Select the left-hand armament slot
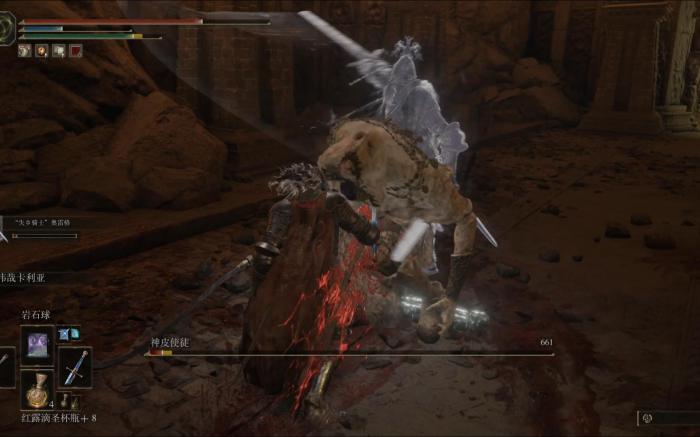700x437 pixels. [5, 365]
